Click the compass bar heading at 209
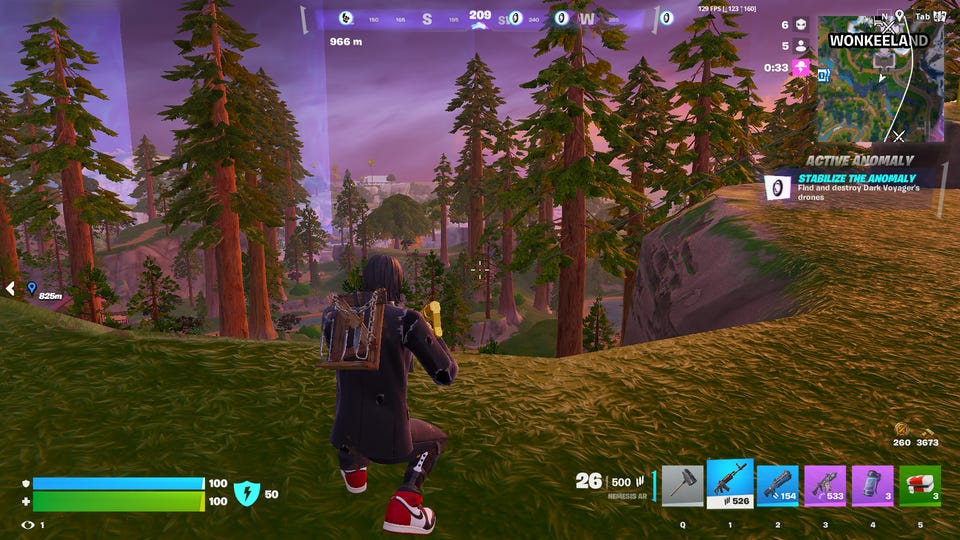The width and height of the screenshot is (960, 540). 480,17
